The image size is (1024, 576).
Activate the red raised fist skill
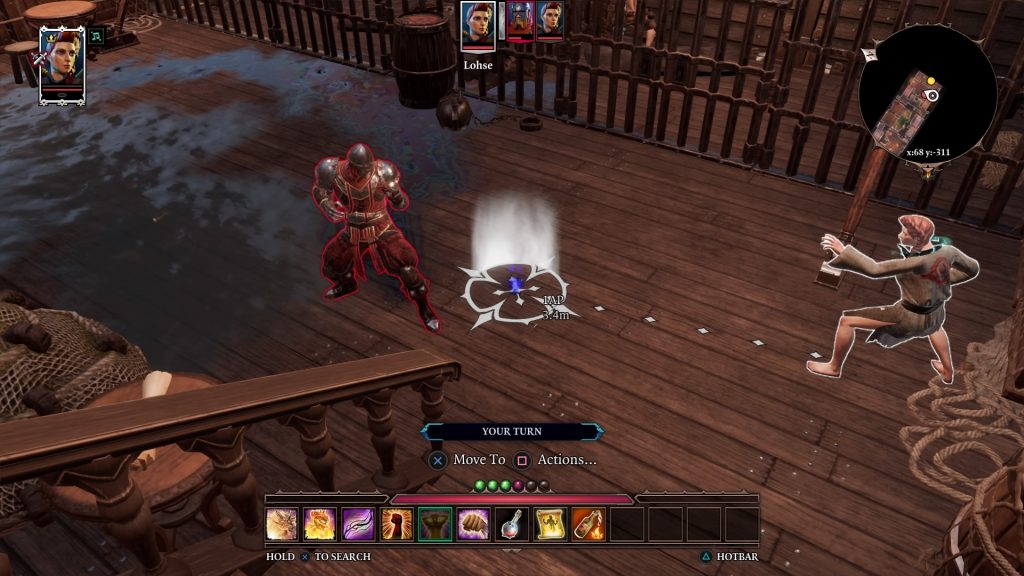point(397,524)
